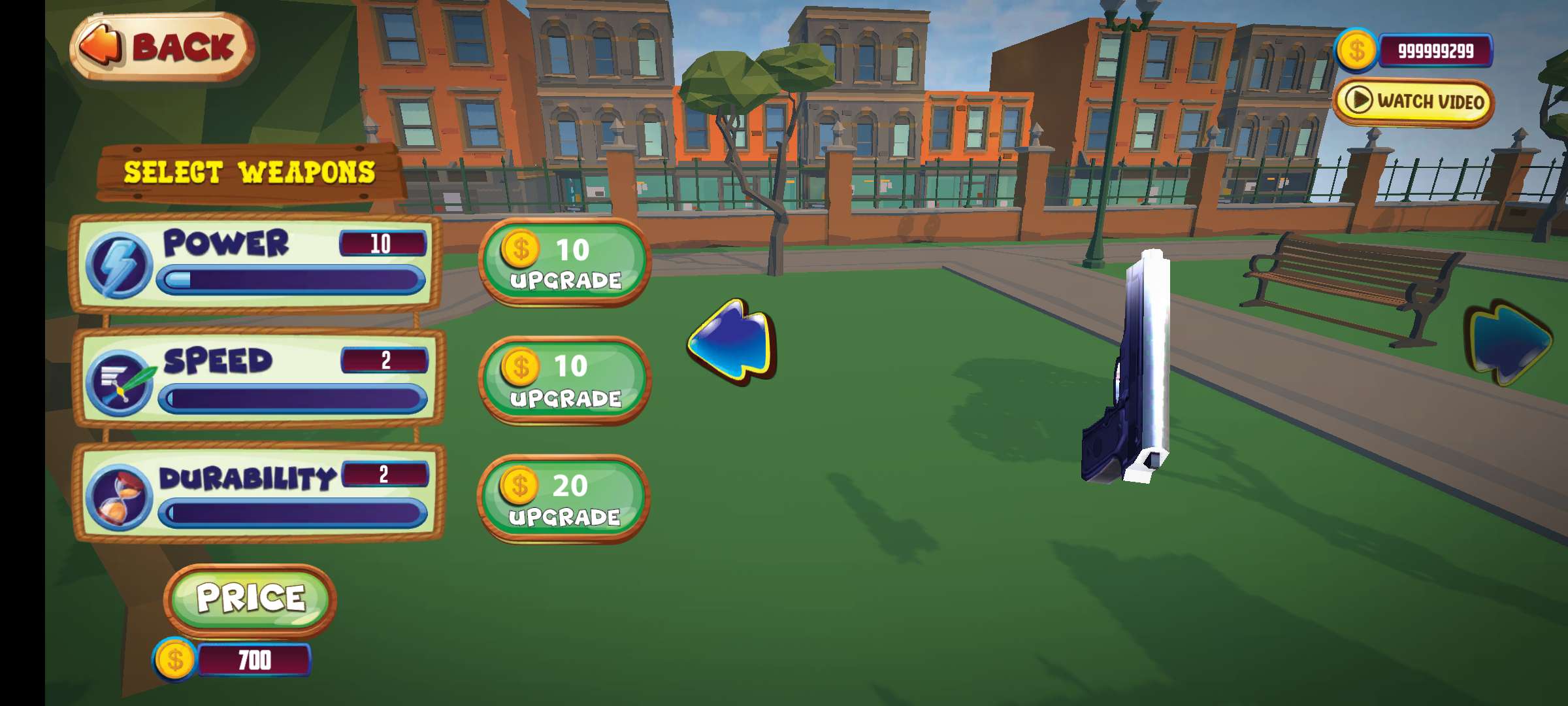Upgrade Durability for 20 coins

(x=563, y=499)
